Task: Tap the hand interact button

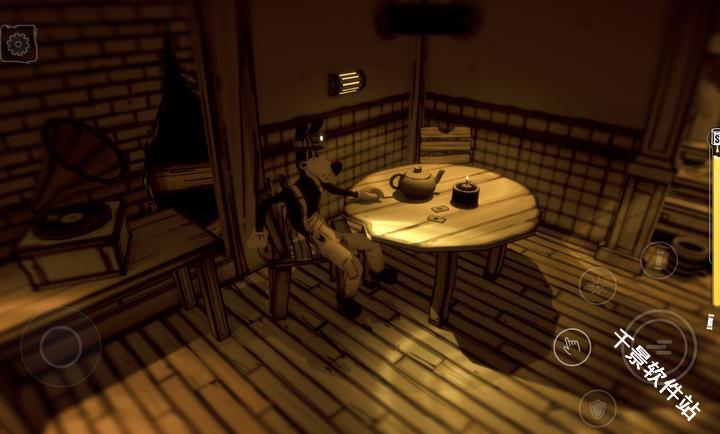Action: tap(571, 346)
